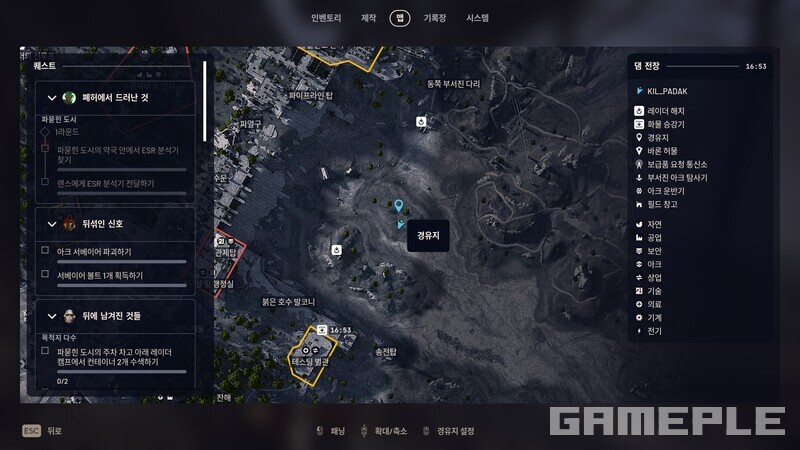The image size is (800, 450).
Task: Select 보급품 요청 통신소 in the legend
Action: (x=676, y=164)
